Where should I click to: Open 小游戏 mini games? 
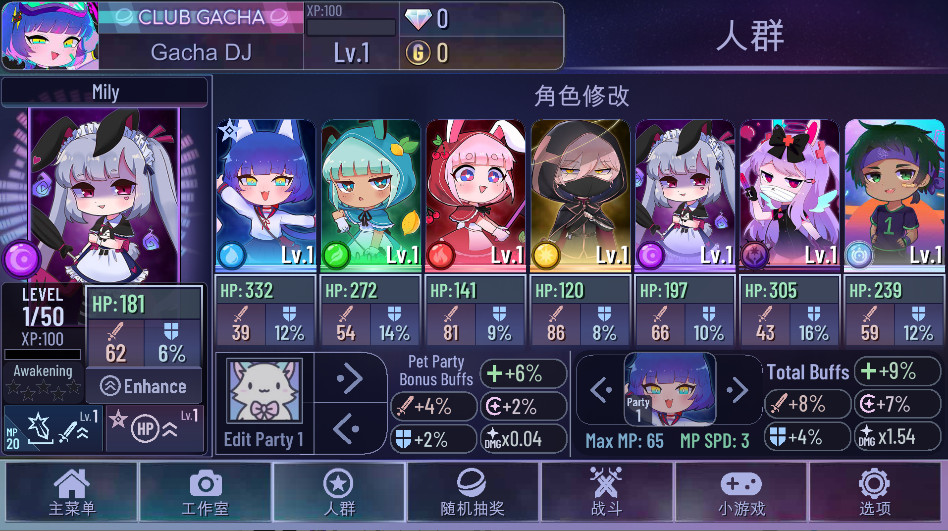click(x=741, y=492)
